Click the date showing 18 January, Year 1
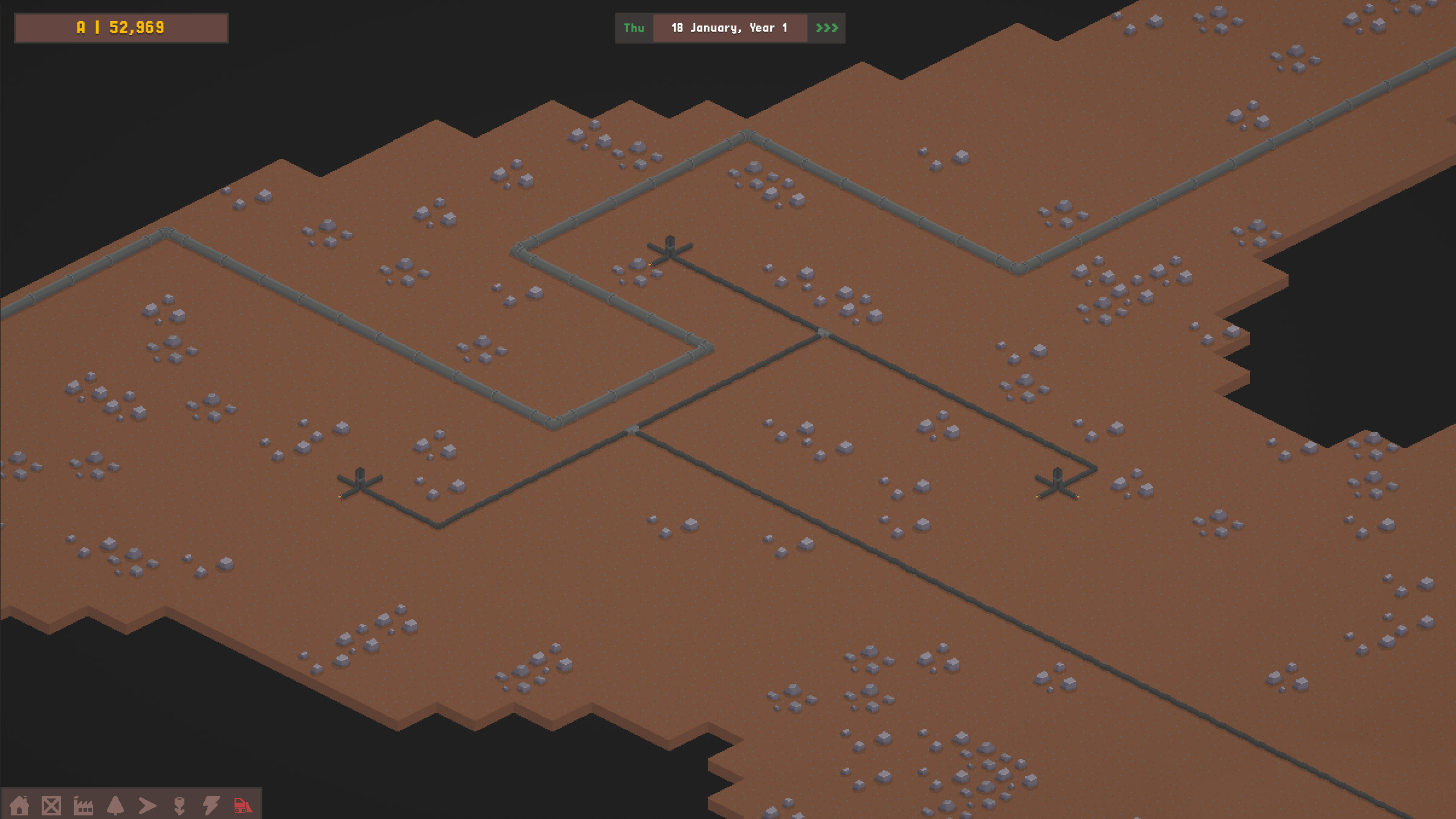The height and width of the screenshot is (819, 1456). click(x=730, y=28)
